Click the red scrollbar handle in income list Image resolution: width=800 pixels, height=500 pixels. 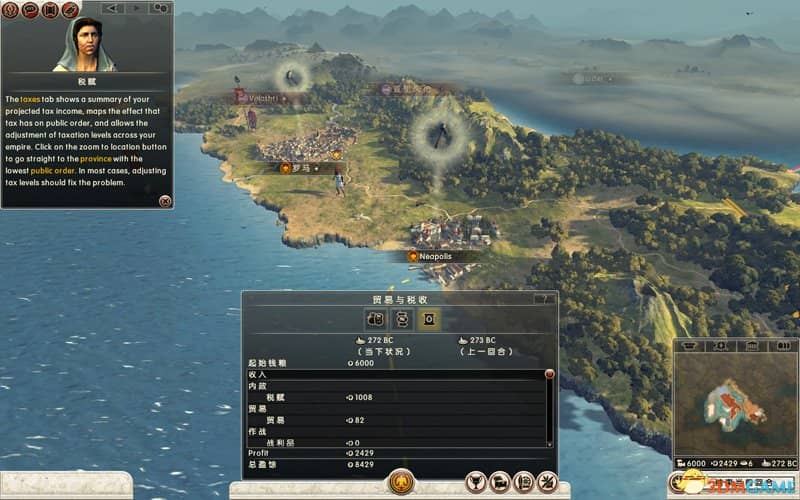548,374
